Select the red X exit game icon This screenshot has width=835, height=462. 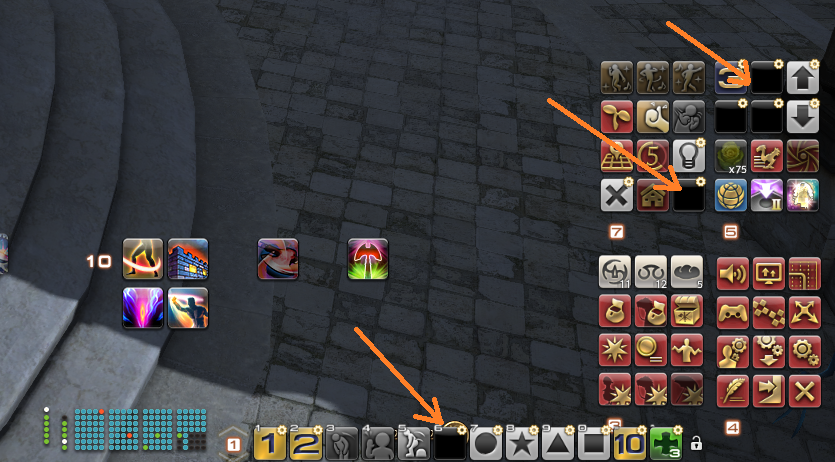pos(804,389)
